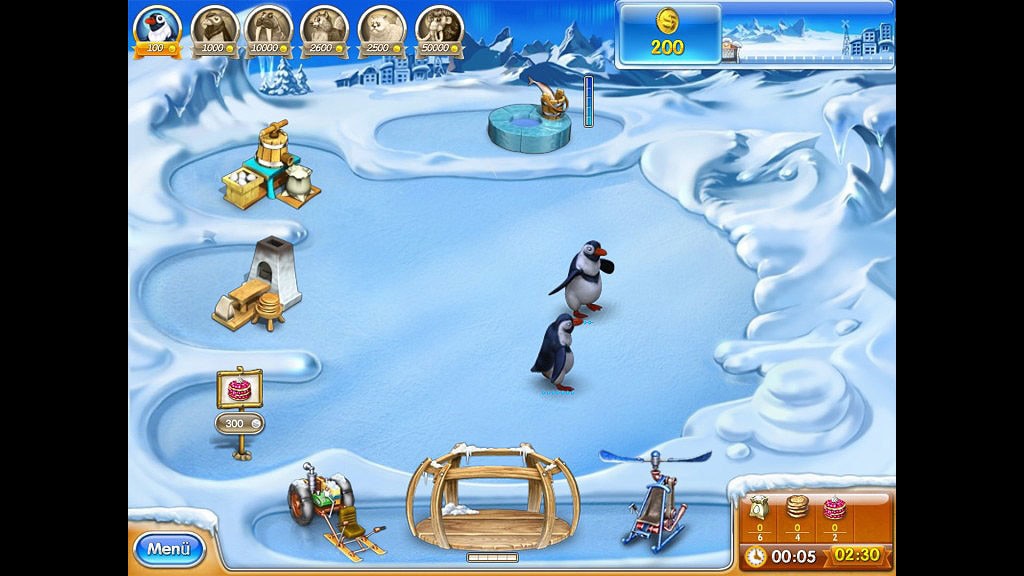This screenshot has height=576, width=1024.
Task: Select the 1000-coin king penguin button
Action: [214, 27]
